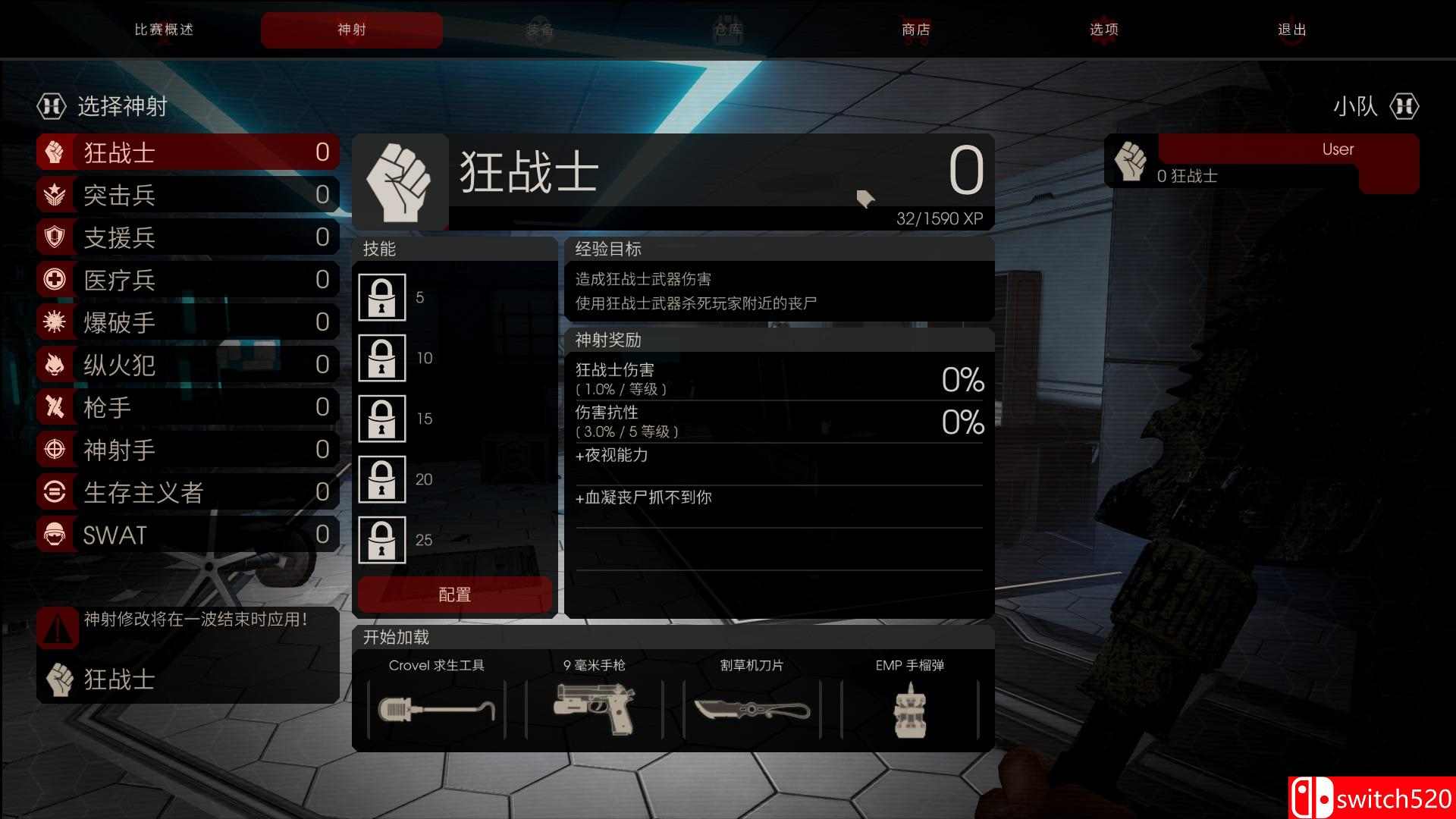Click the level 15 locked skill slot
The image size is (1456, 819).
coord(382,419)
